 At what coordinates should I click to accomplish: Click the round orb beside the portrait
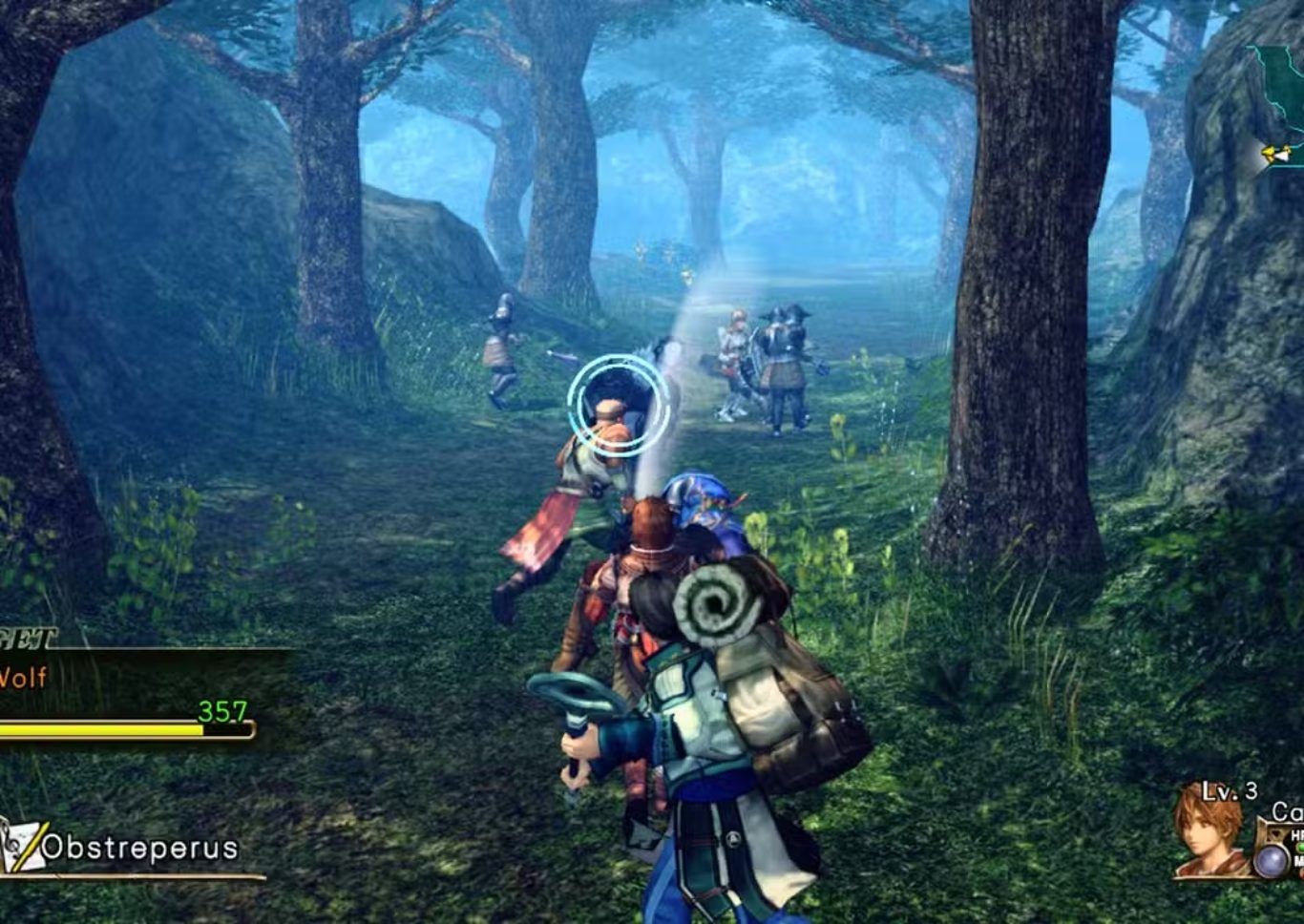(1270, 860)
